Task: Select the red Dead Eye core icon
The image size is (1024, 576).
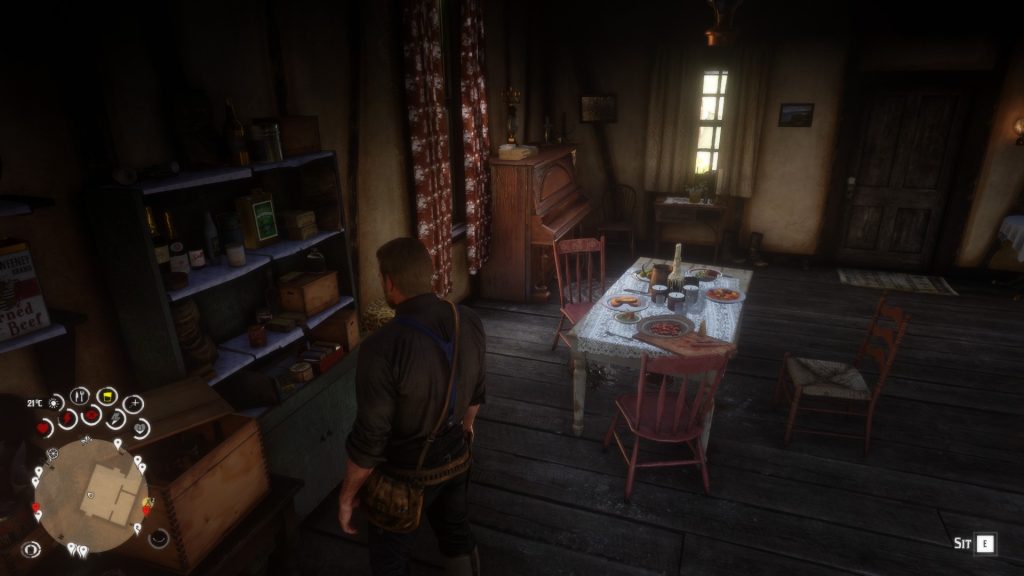Action: point(91,415)
